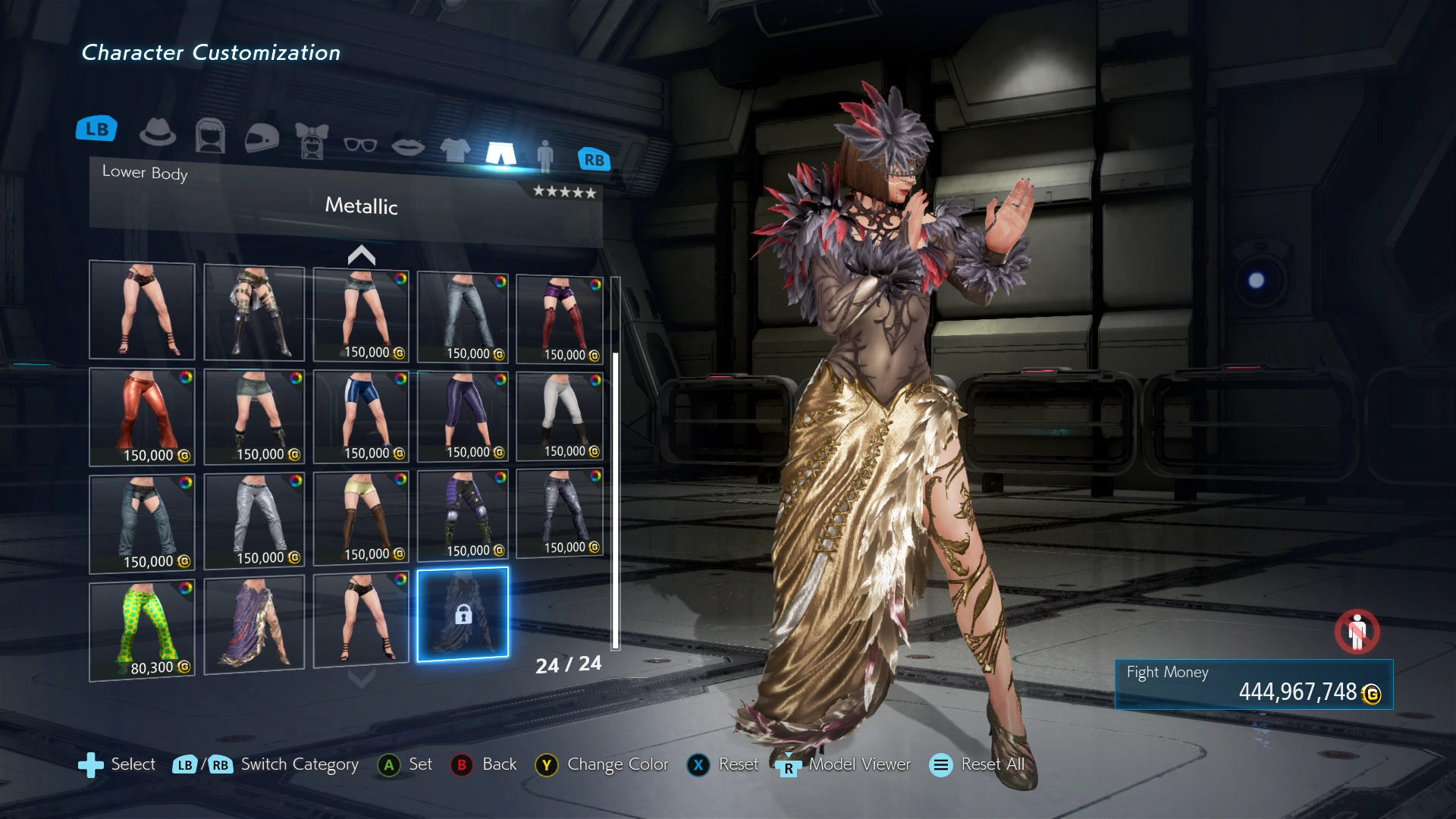
Task: Select the helmet category tab
Action: [262, 138]
